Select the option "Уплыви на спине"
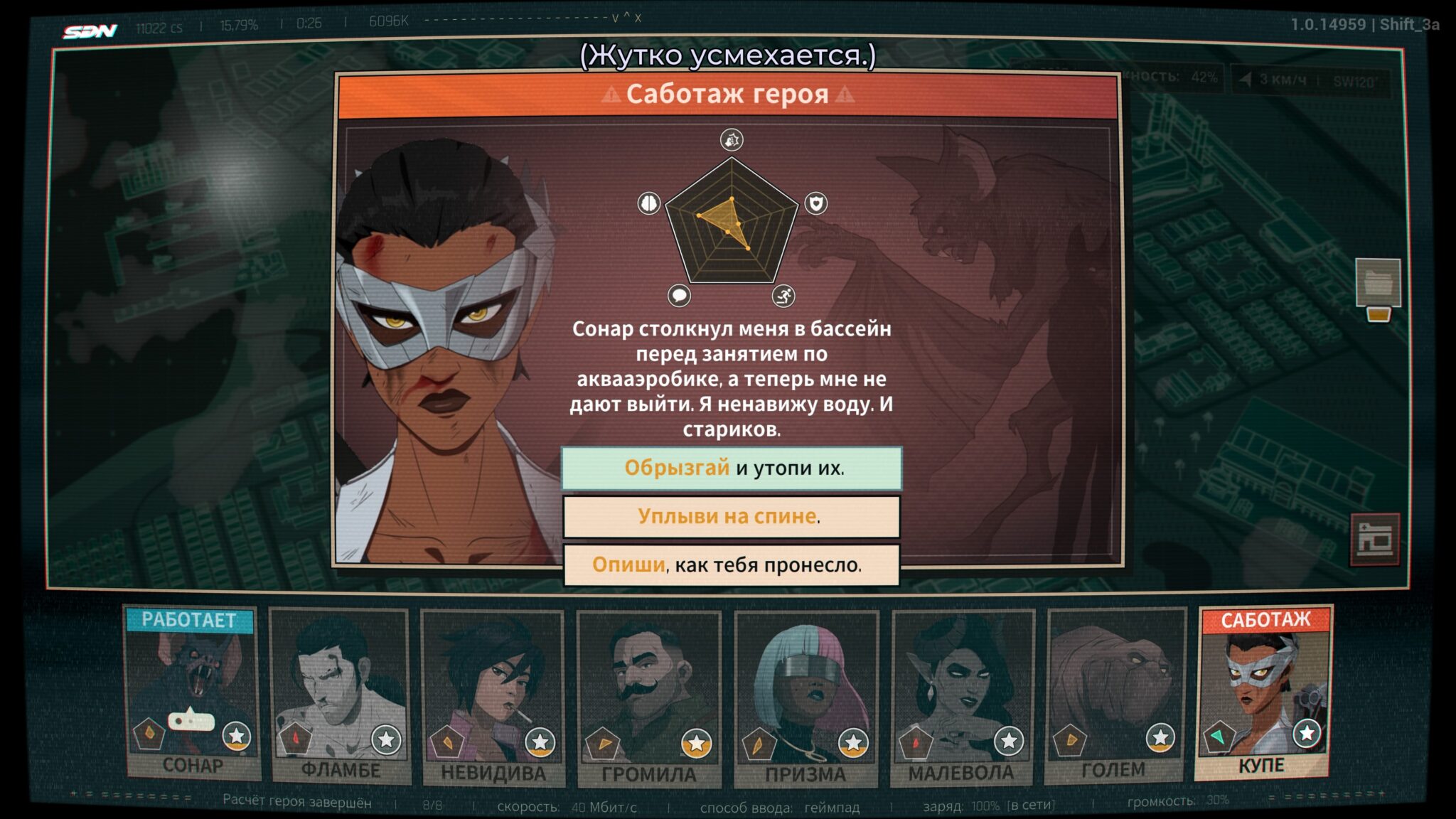 point(732,516)
